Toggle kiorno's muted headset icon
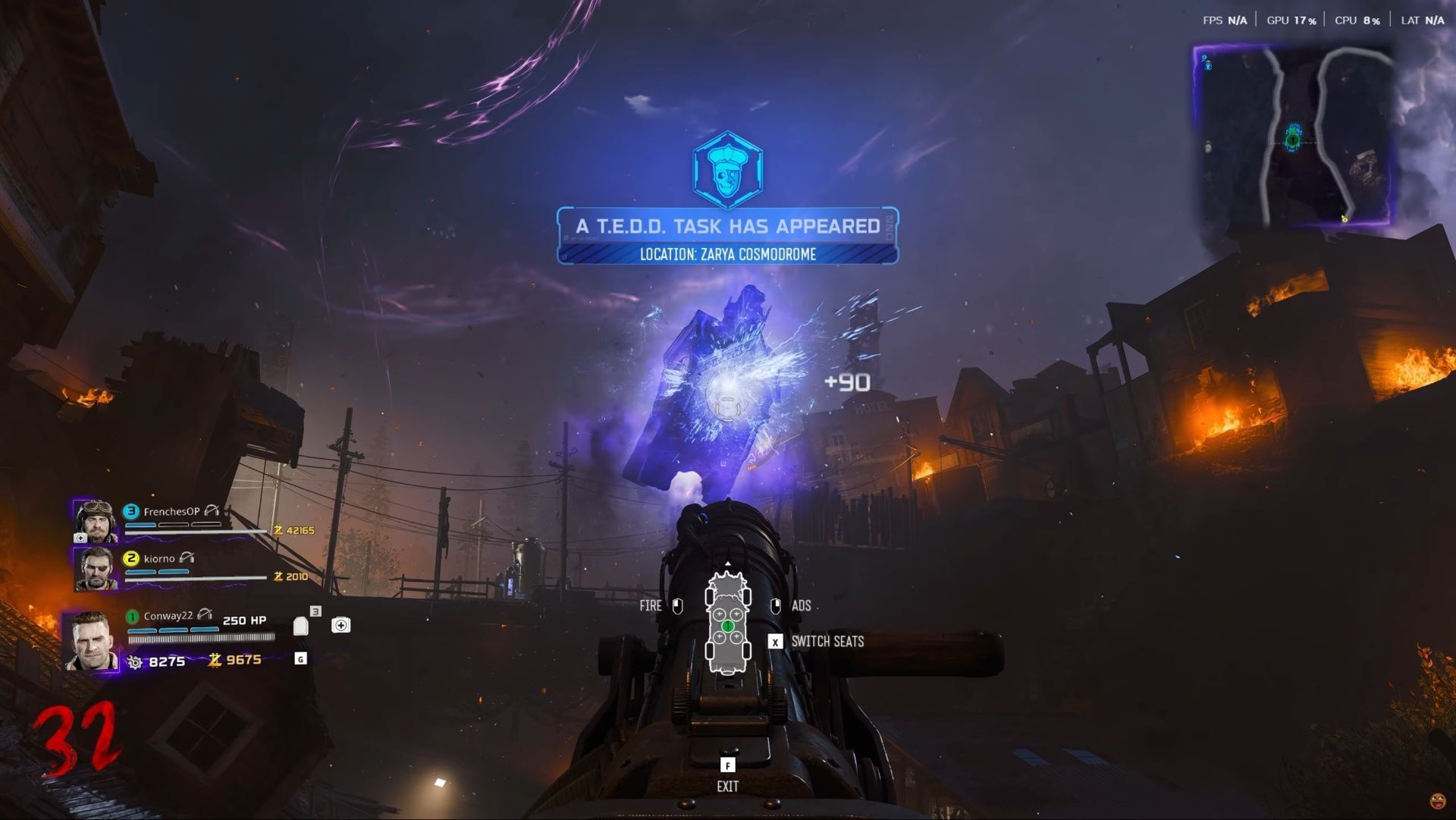Viewport: 1456px width, 820px height. 188,558
